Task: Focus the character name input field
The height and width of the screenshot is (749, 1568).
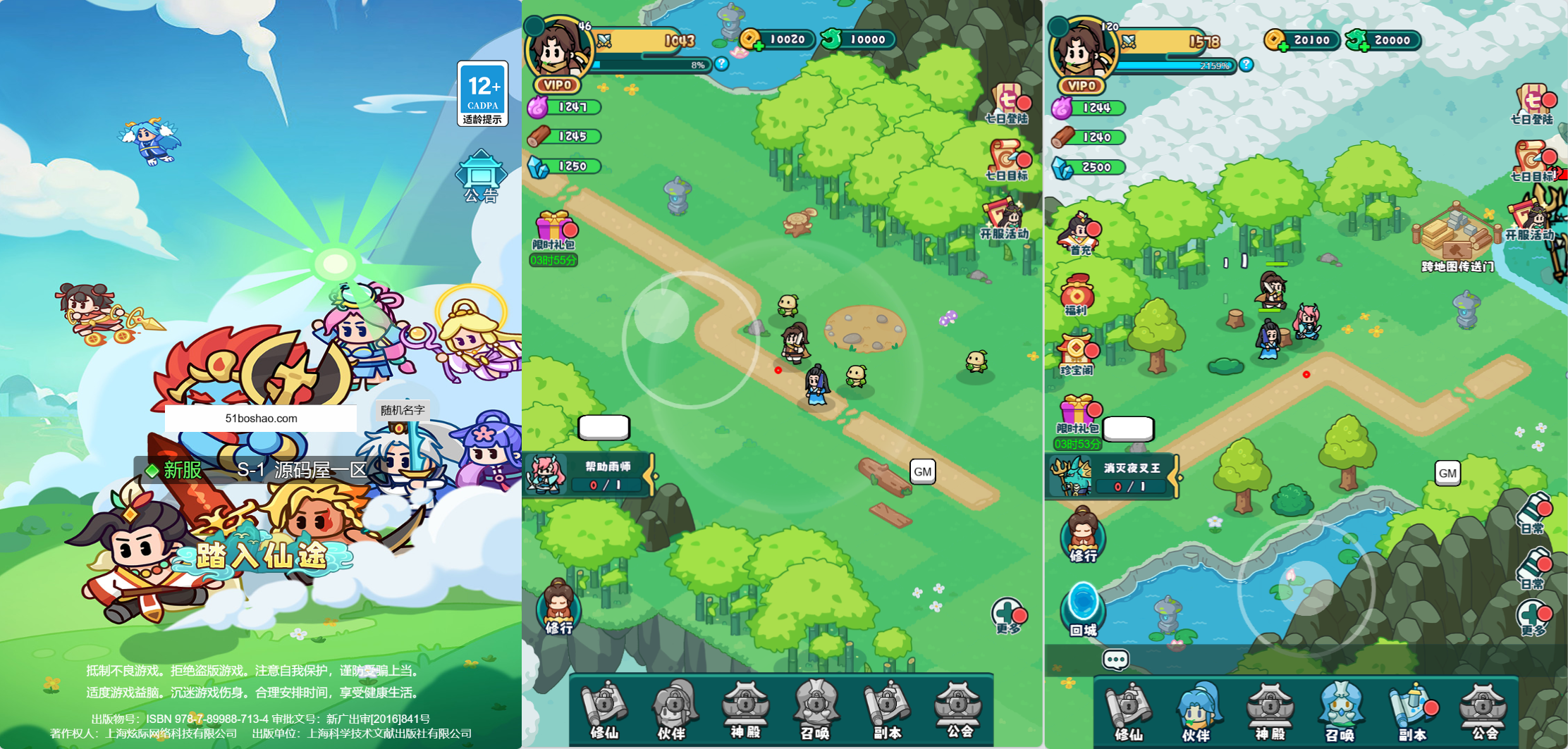Action: [261, 418]
